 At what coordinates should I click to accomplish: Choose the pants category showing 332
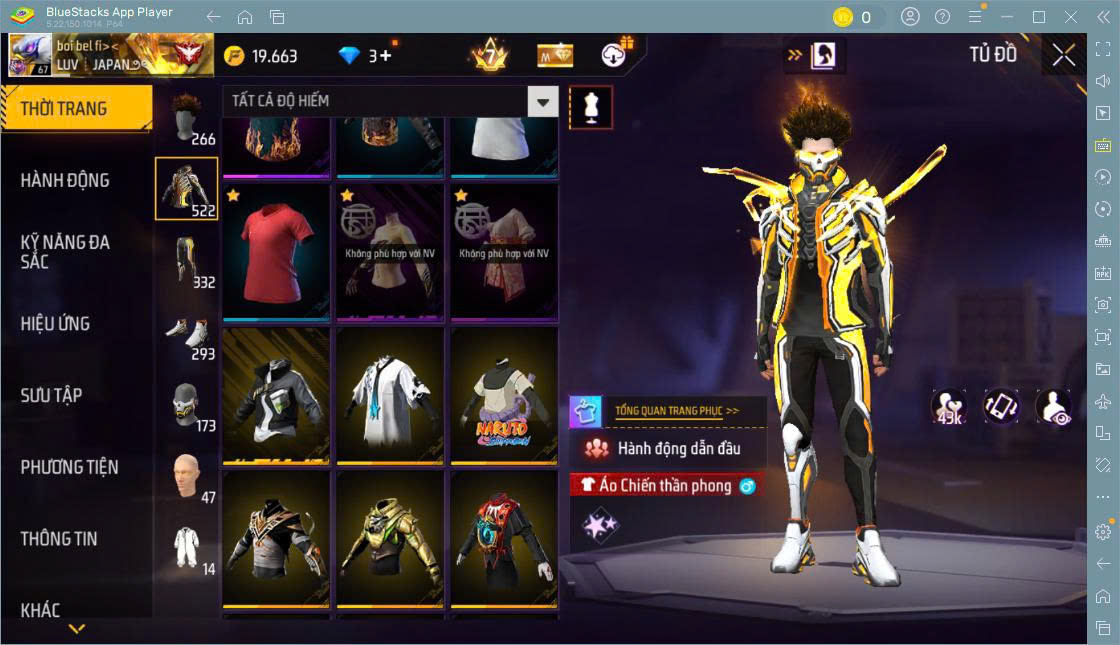[x=187, y=262]
